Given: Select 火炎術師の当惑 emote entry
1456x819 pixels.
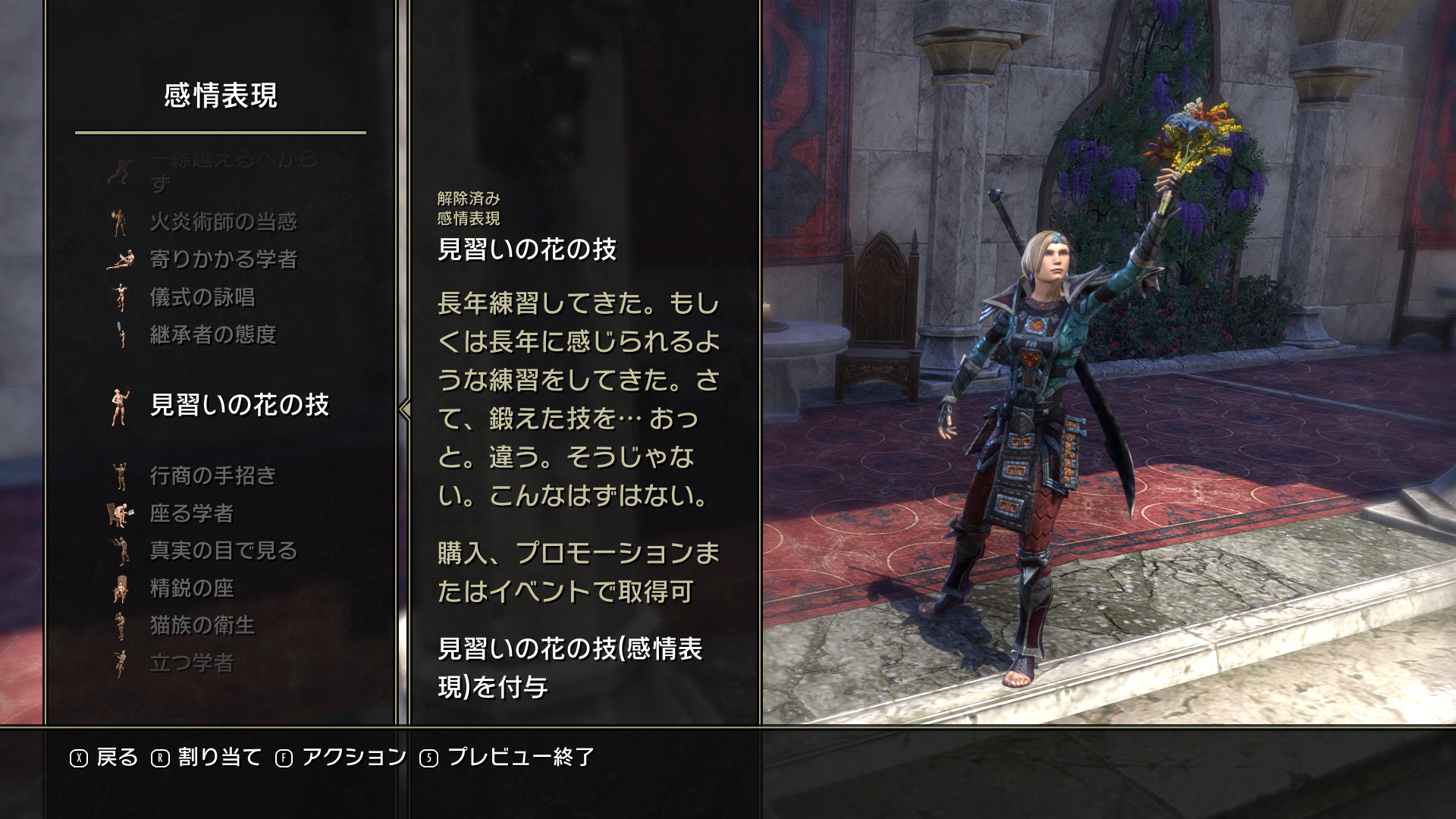Looking at the screenshot, I should point(223,221).
